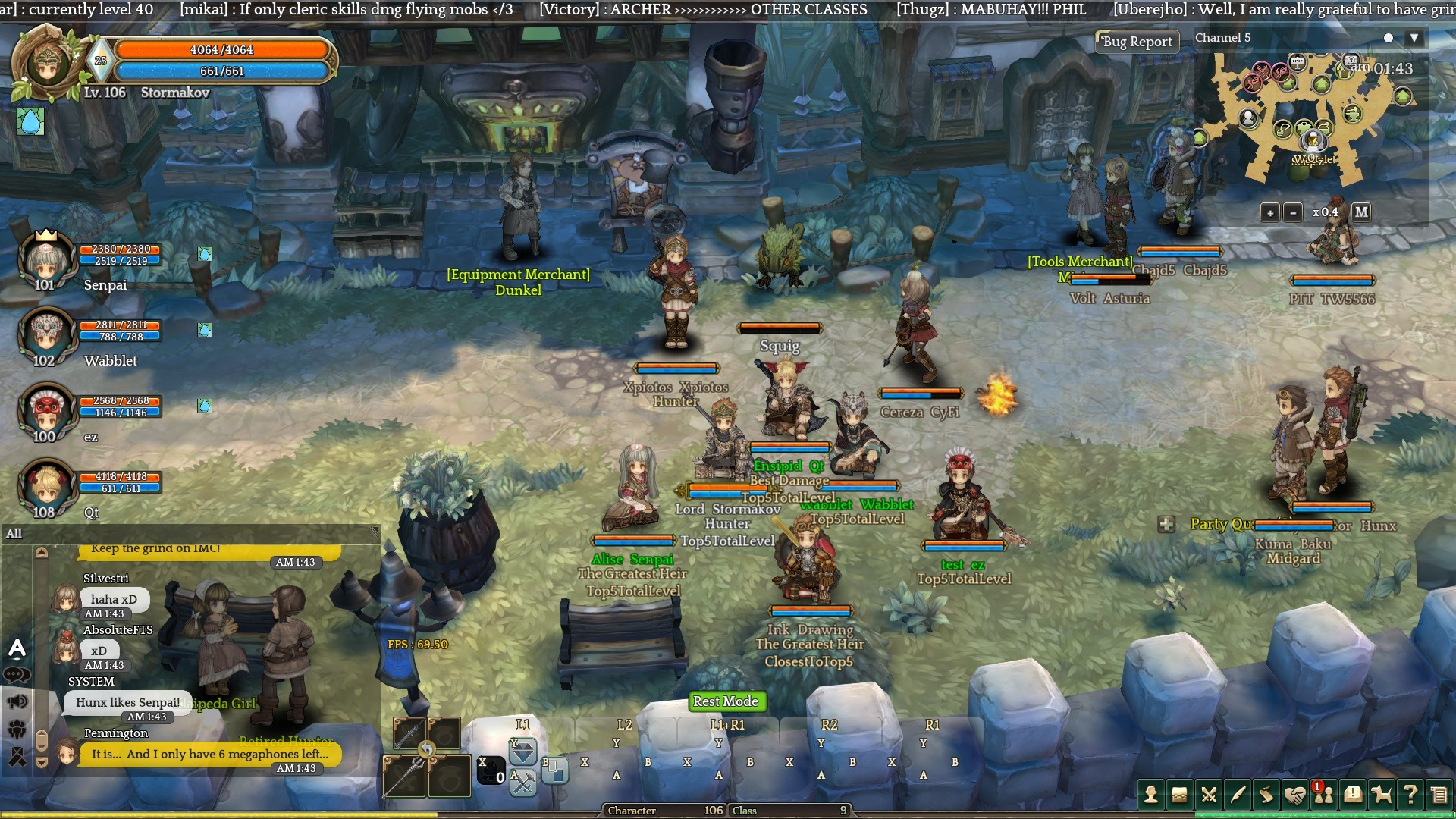Viewport: 1456px width, 819px height.
Task: Click the Rest Mode button
Action: click(725, 701)
